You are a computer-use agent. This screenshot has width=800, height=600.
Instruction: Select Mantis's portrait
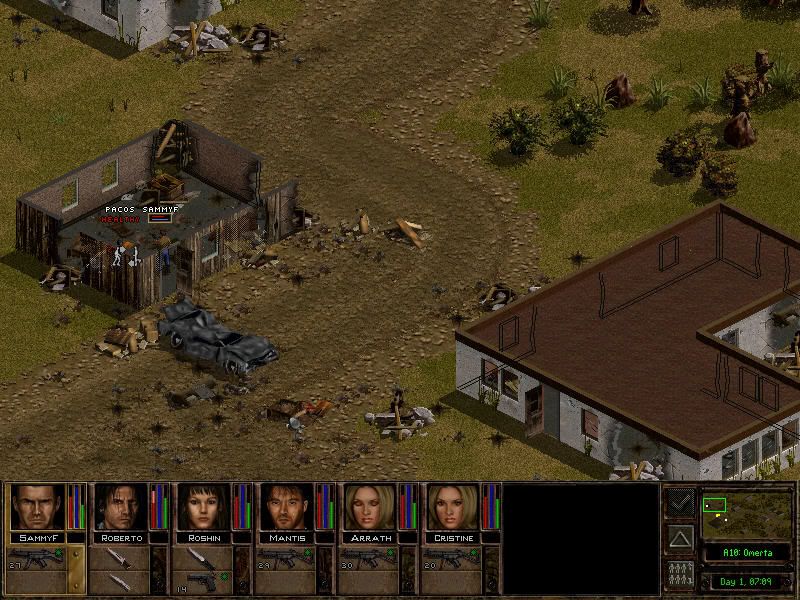(288, 507)
